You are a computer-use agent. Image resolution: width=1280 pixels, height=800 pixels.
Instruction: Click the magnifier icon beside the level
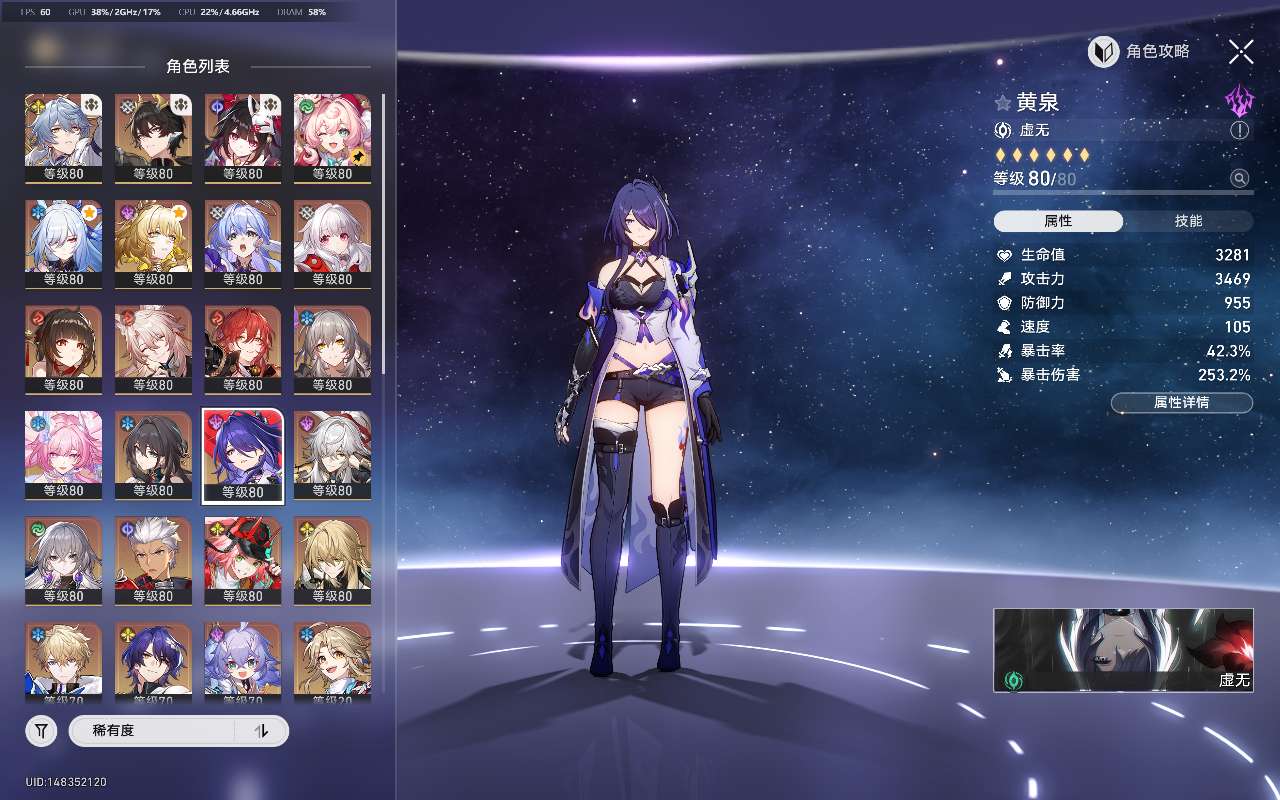(x=1240, y=179)
